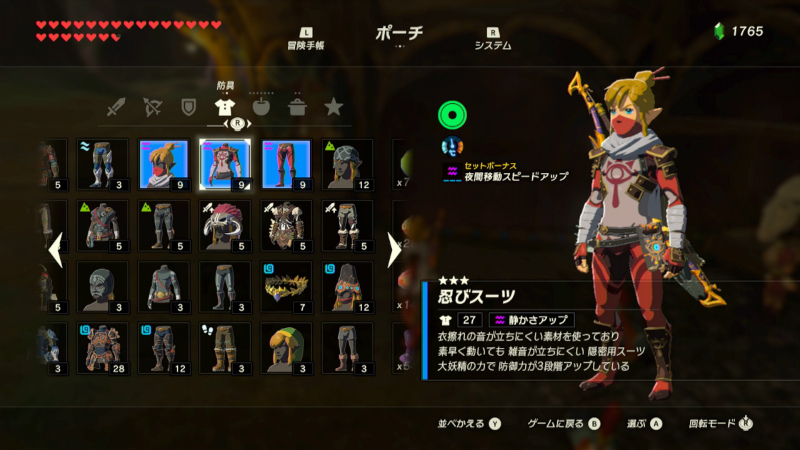Open the システム system menu
Image resolution: width=800 pixels, height=450 pixels.
coord(492,39)
